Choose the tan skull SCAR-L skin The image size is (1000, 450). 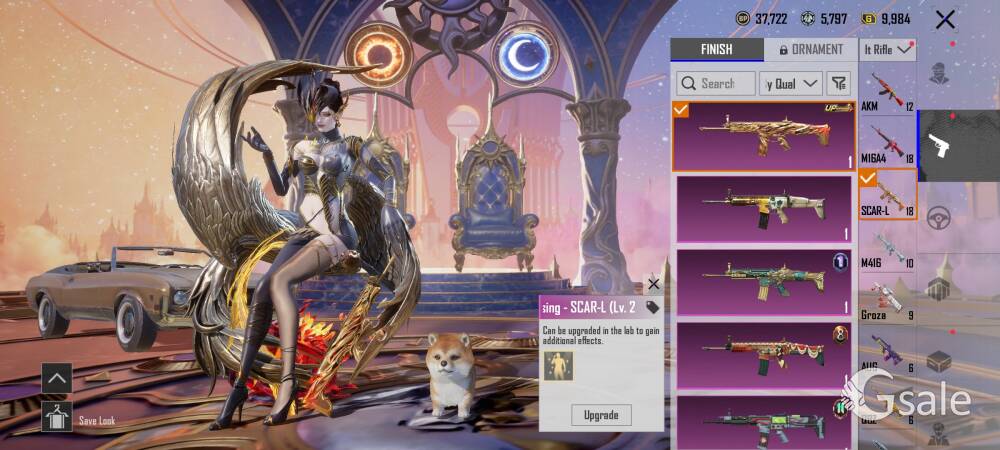[763, 208]
